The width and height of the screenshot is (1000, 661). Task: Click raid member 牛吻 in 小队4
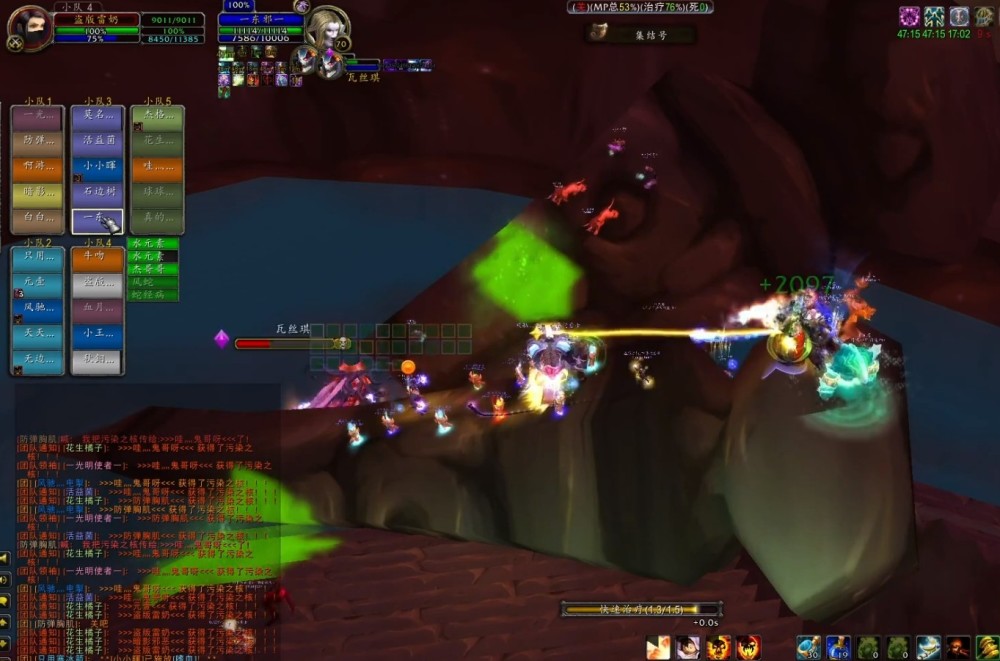(x=98, y=258)
